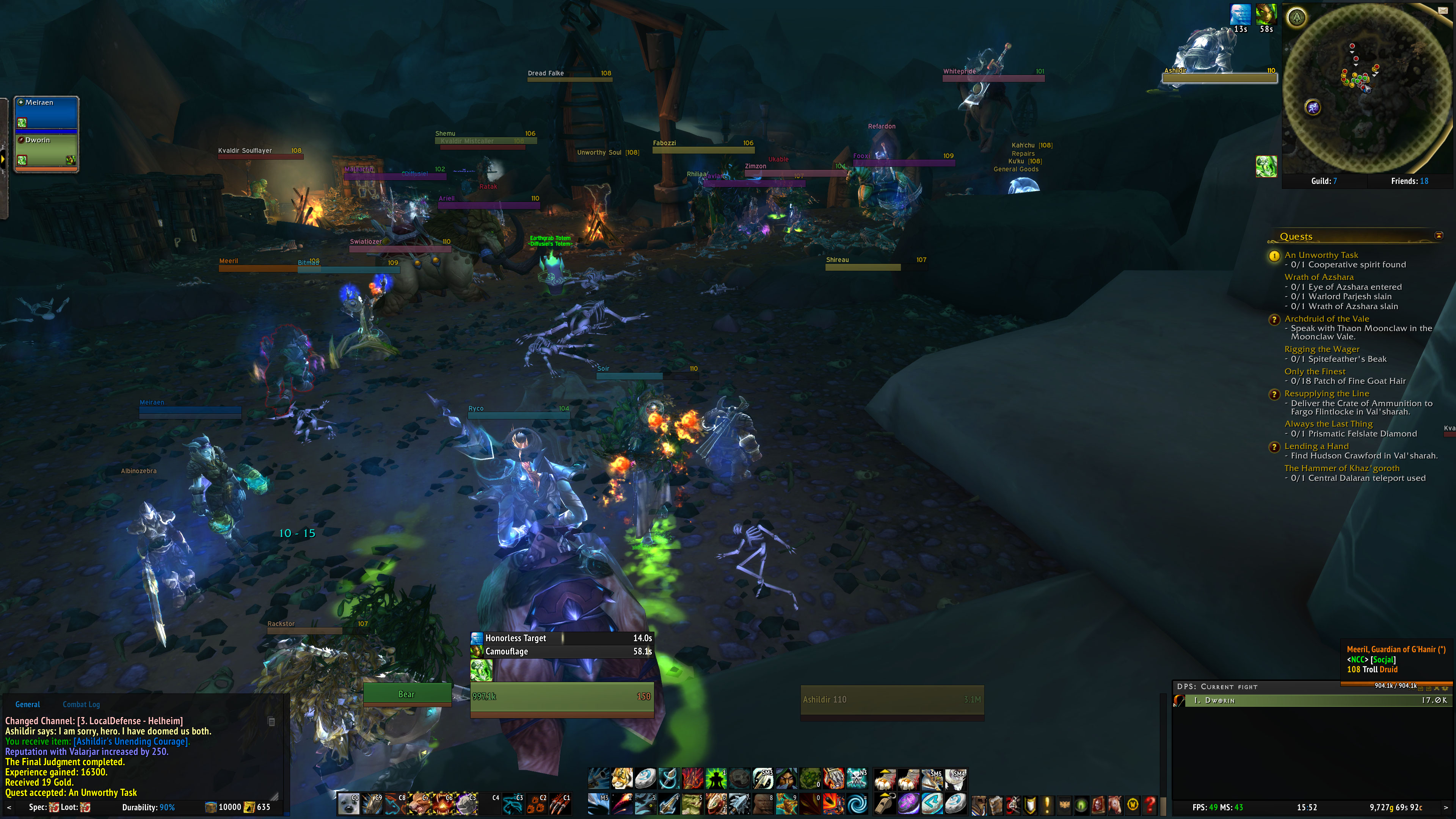Activate the tiger face ability icon
This screenshot has height=819, width=1456.
pyautogui.click(x=622, y=779)
